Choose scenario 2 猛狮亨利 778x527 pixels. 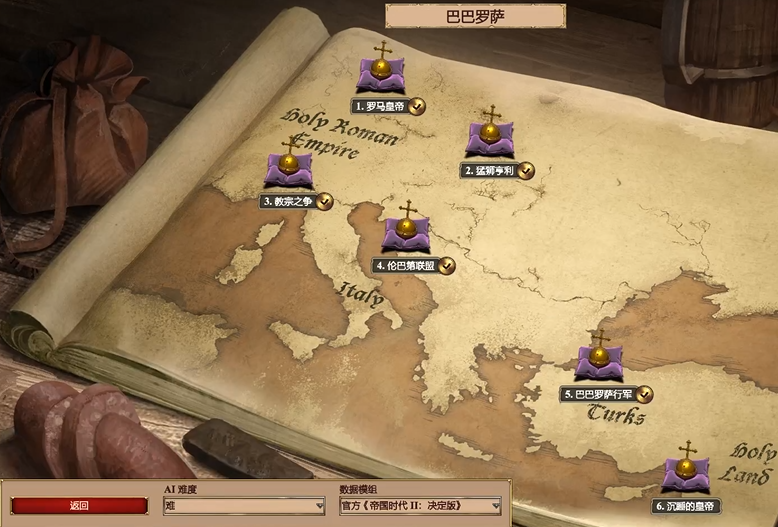[x=489, y=140]
